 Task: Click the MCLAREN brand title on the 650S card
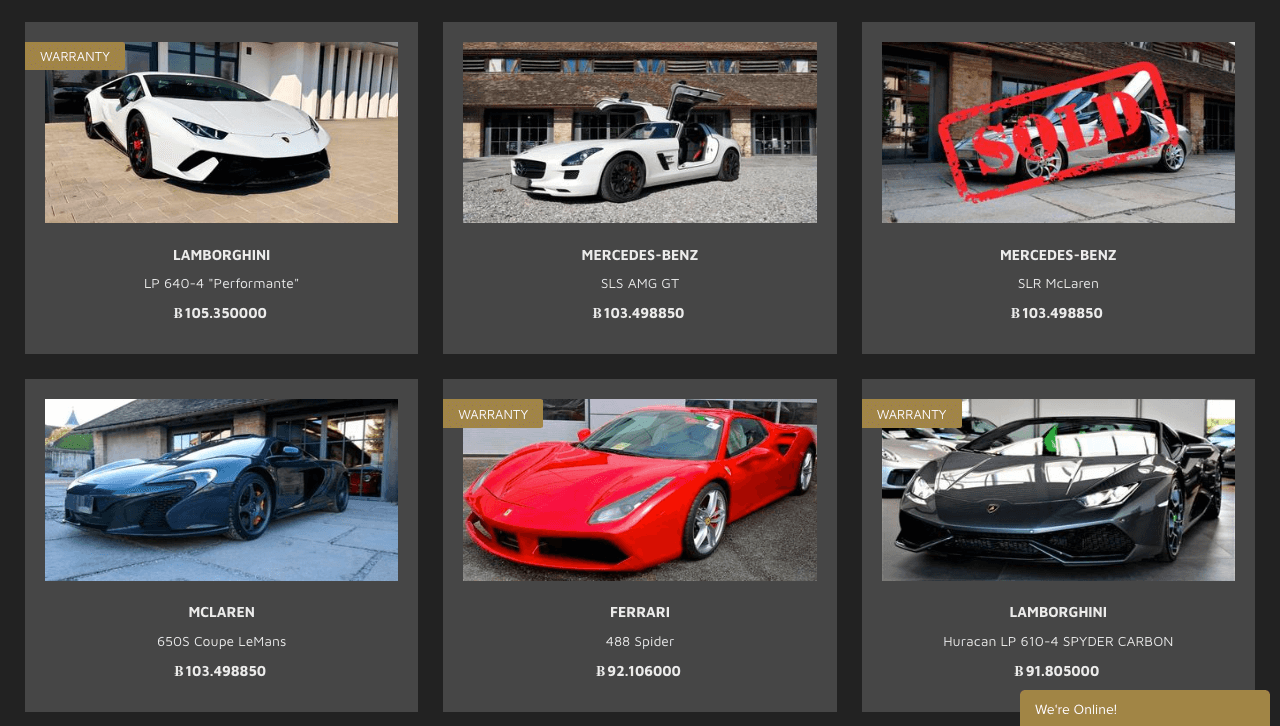(x=221, y=611)
